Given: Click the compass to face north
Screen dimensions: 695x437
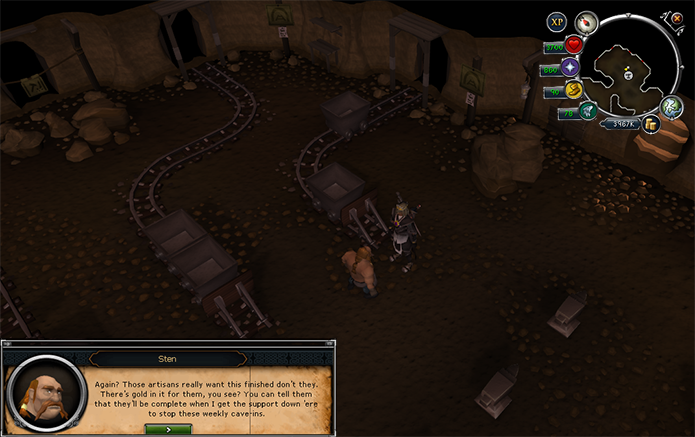Looking at the screenshot, I should [x=587, y=22].
